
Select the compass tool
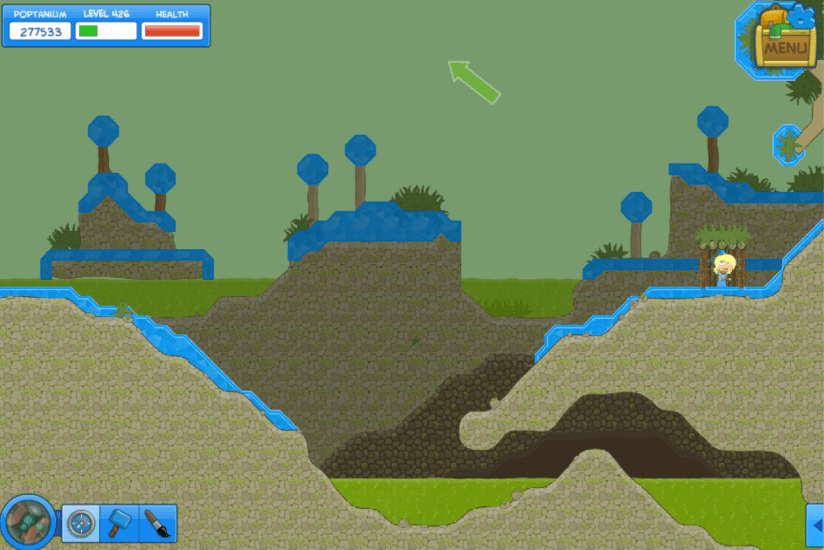[x=80, y=522]
